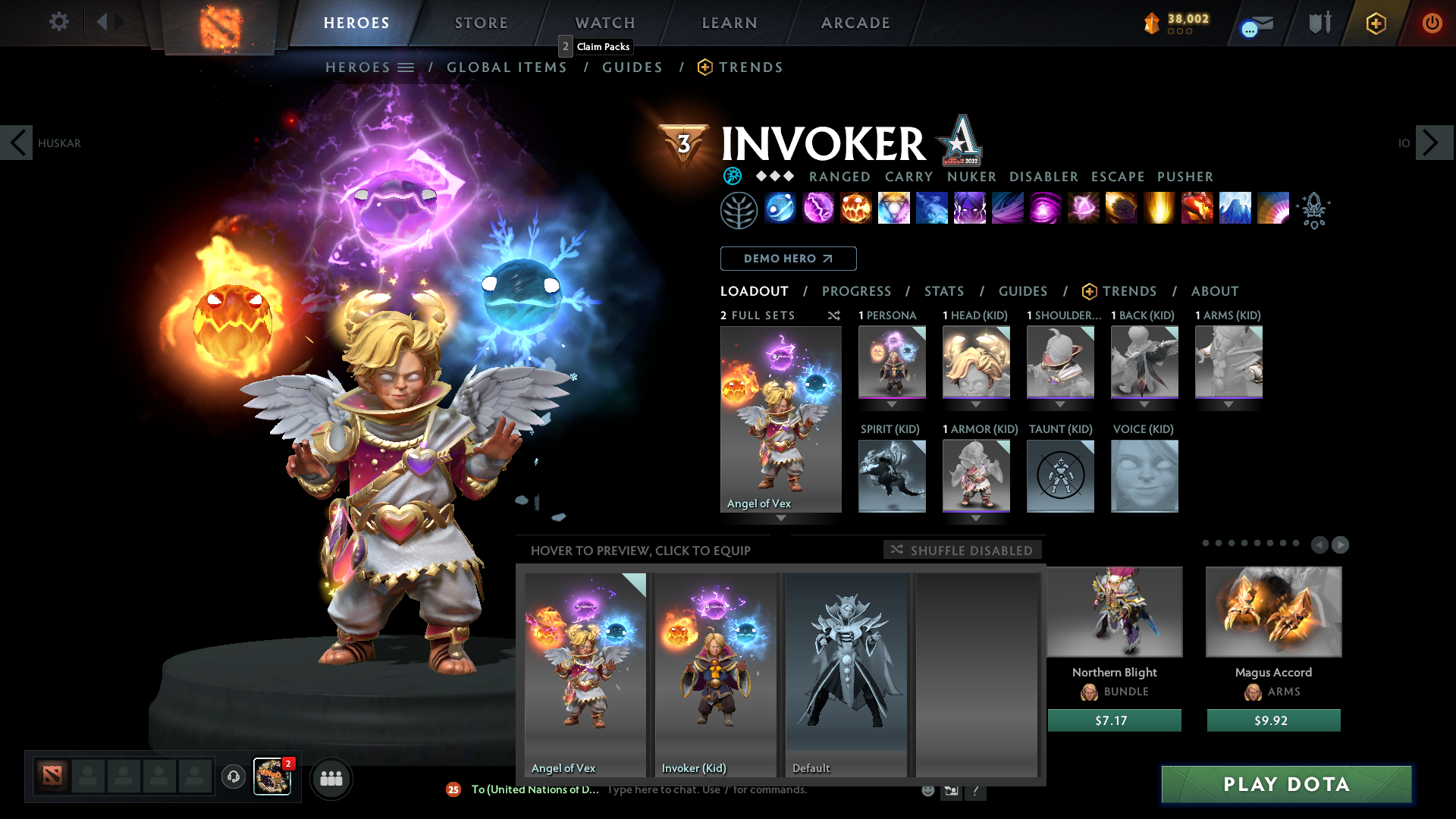This screenshot has width=1456, height=819.
Task: Select the Sun Strike ability icon
Action: 1159,210
